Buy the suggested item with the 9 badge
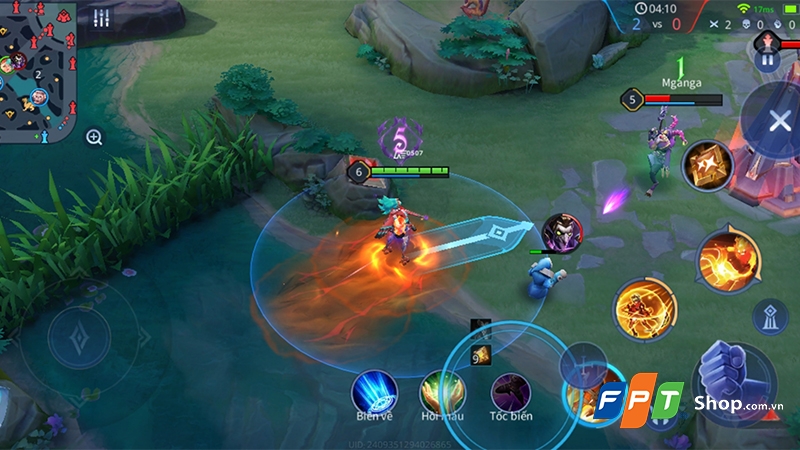Screen dimensions: 800x450 tap(482, 353)
